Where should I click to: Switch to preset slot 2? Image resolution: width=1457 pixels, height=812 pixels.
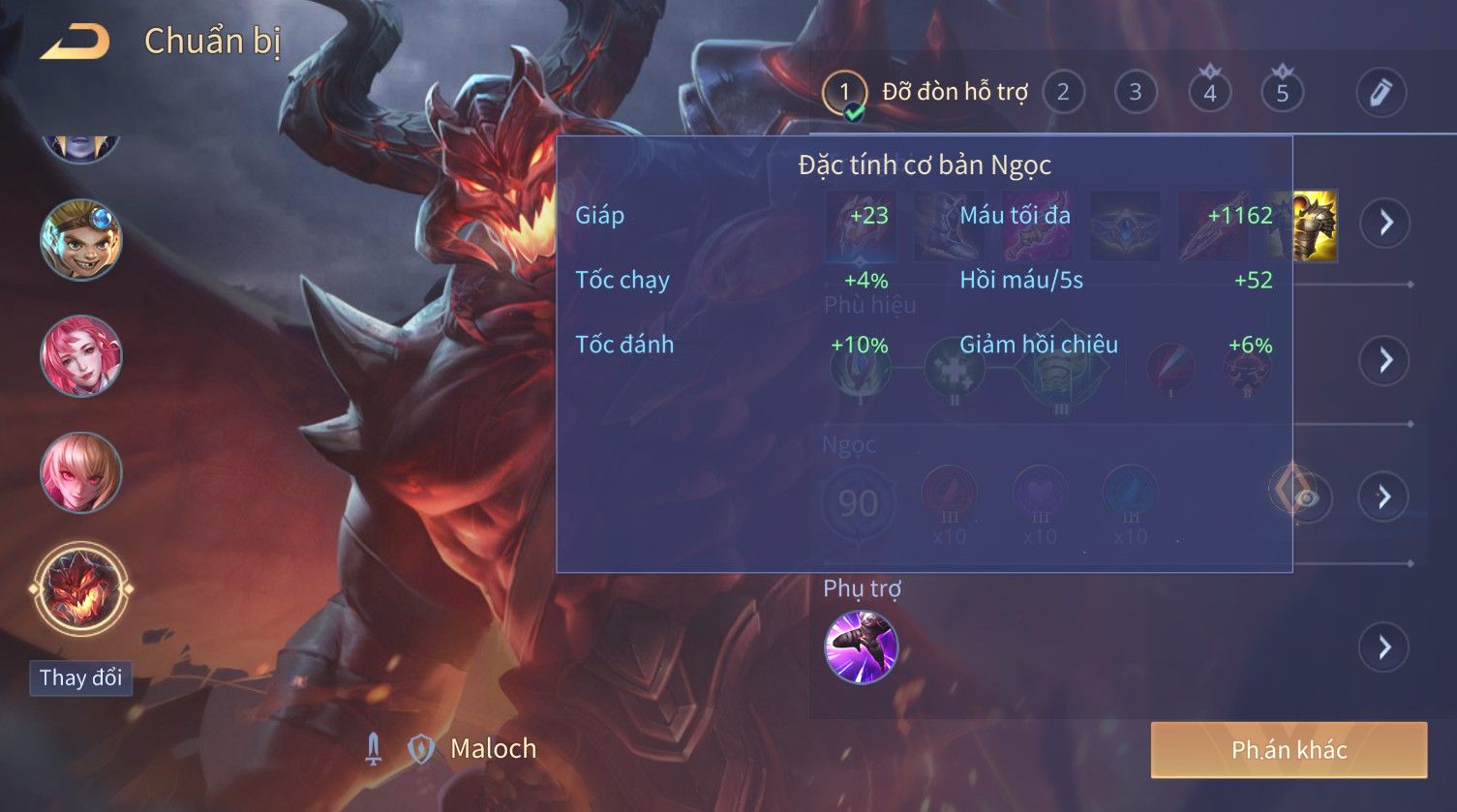(x=1063, y=93)
